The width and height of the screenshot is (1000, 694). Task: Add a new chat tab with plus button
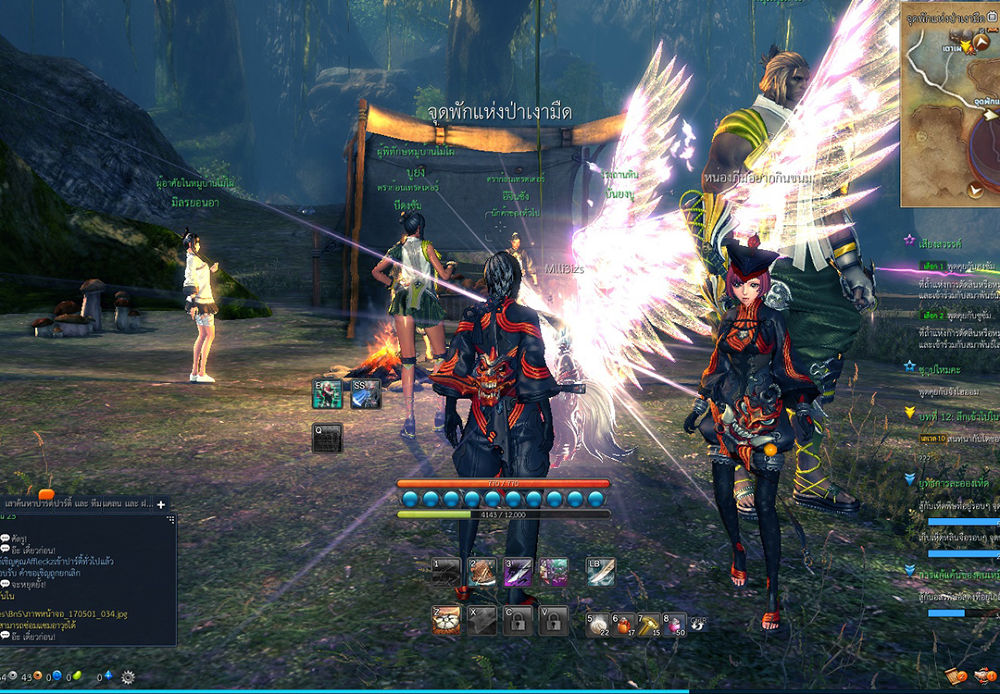(161, 504)
